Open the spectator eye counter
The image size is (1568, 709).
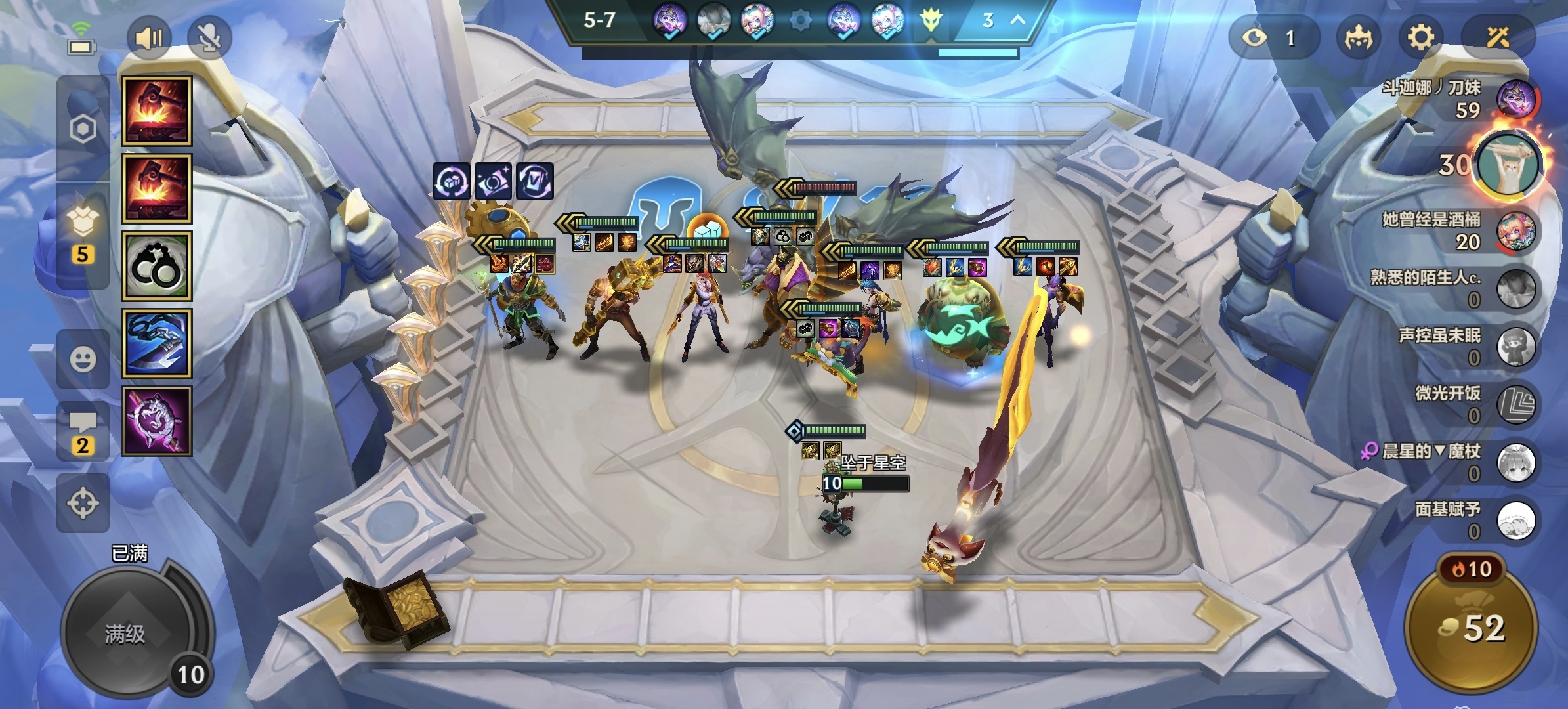[x=1272, y=37]
